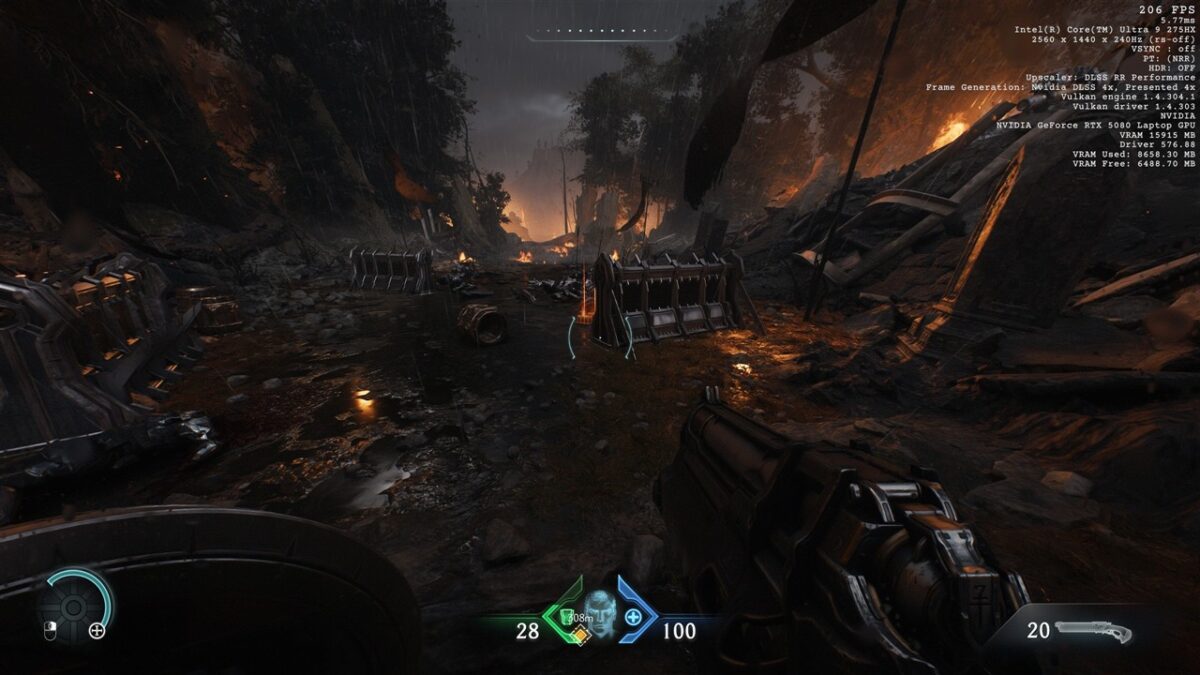Select the blue health cross icon
Screen dimensions: 1200x675
pos(633,617)
